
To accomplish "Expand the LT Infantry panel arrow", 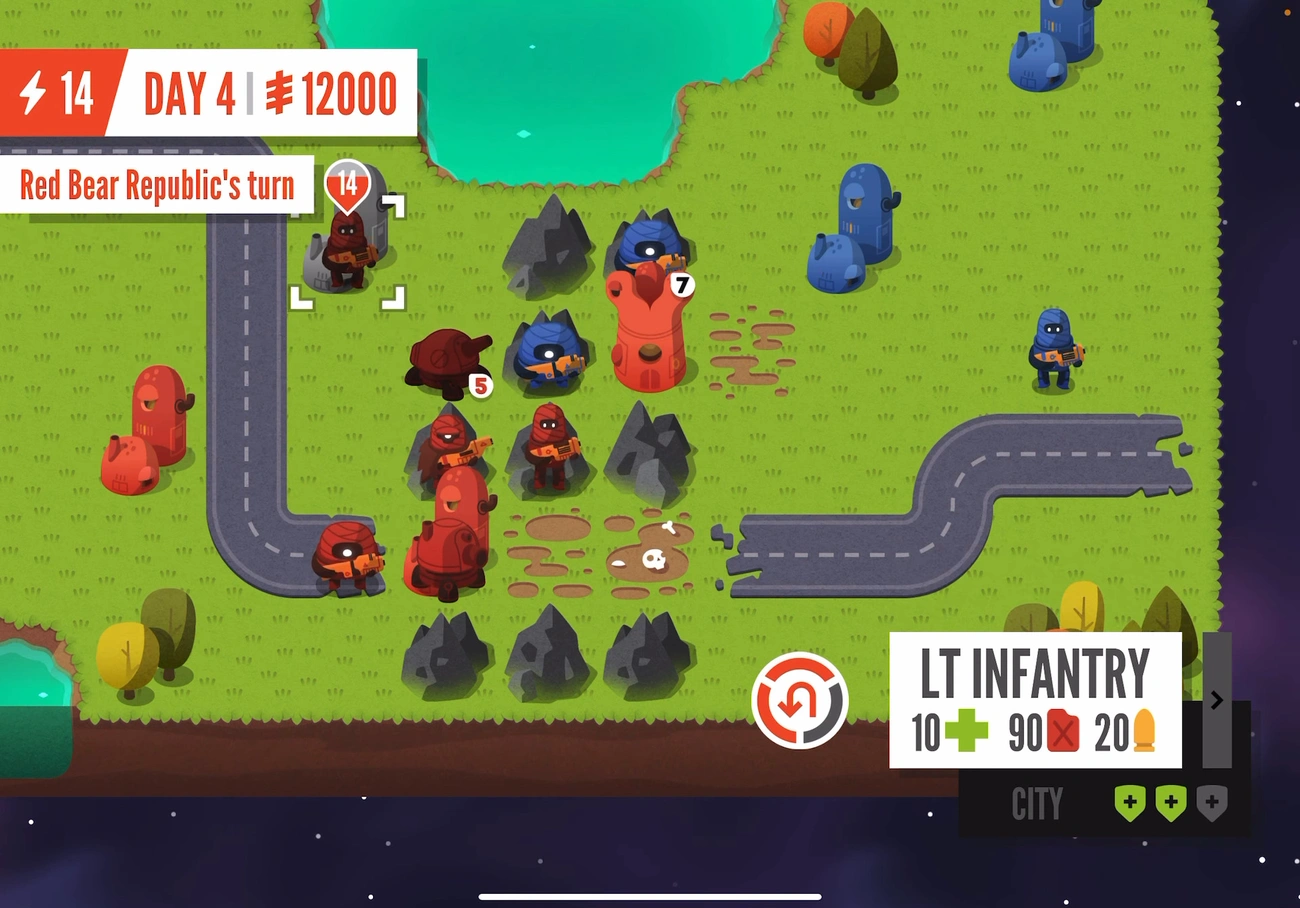I will click(x=1216, y=700).
